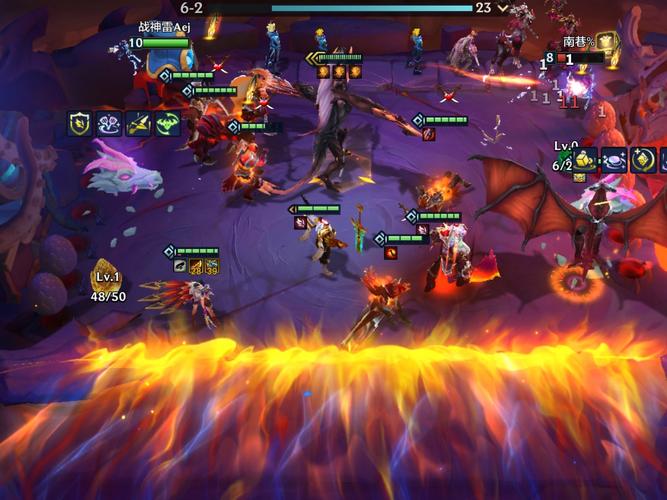Check opponent's purple saucer augment icon
The height and width of the screenshot is (500, 667).
tap(614, 160)
